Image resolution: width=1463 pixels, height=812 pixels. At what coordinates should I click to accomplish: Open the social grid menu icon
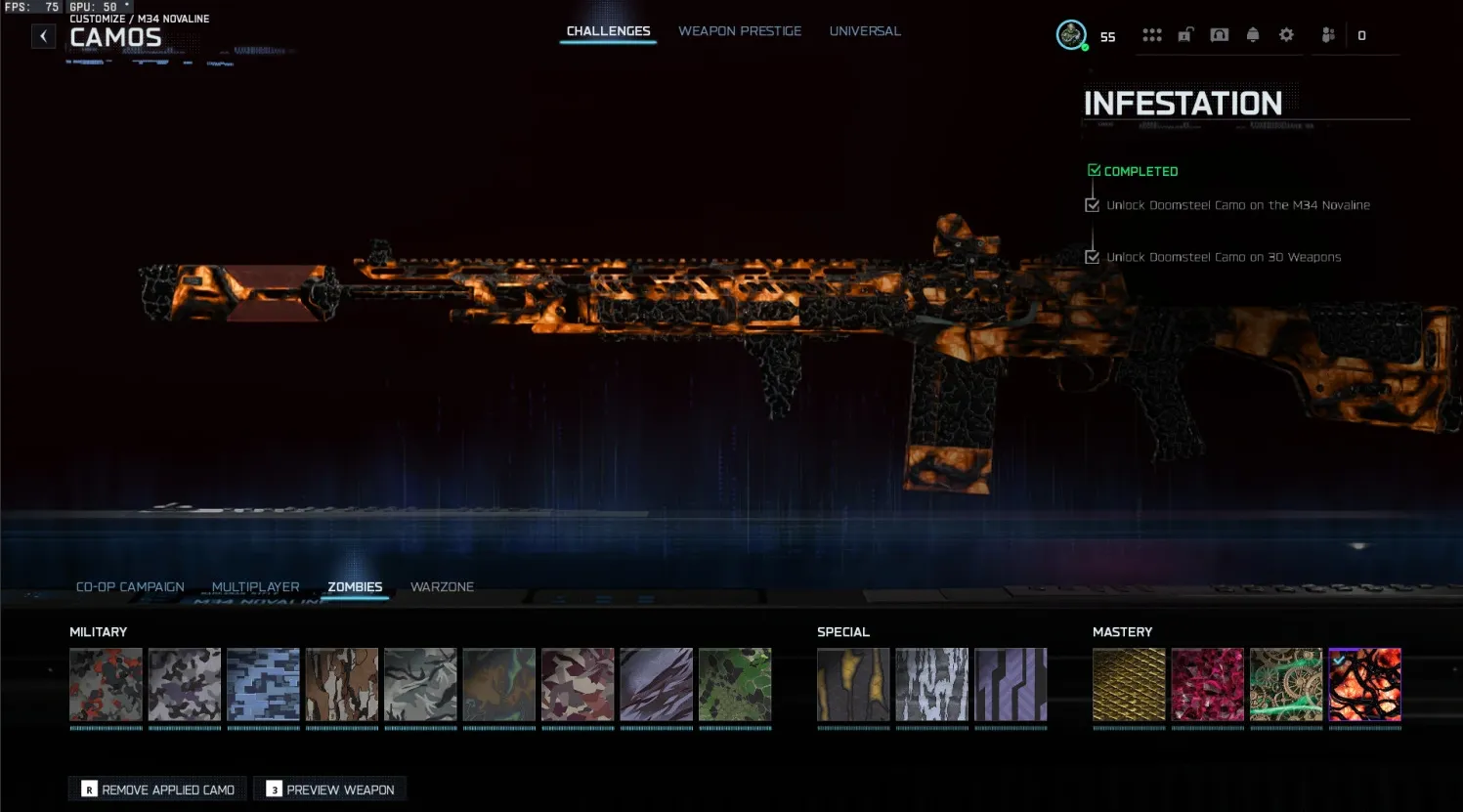click(1152, 34)
